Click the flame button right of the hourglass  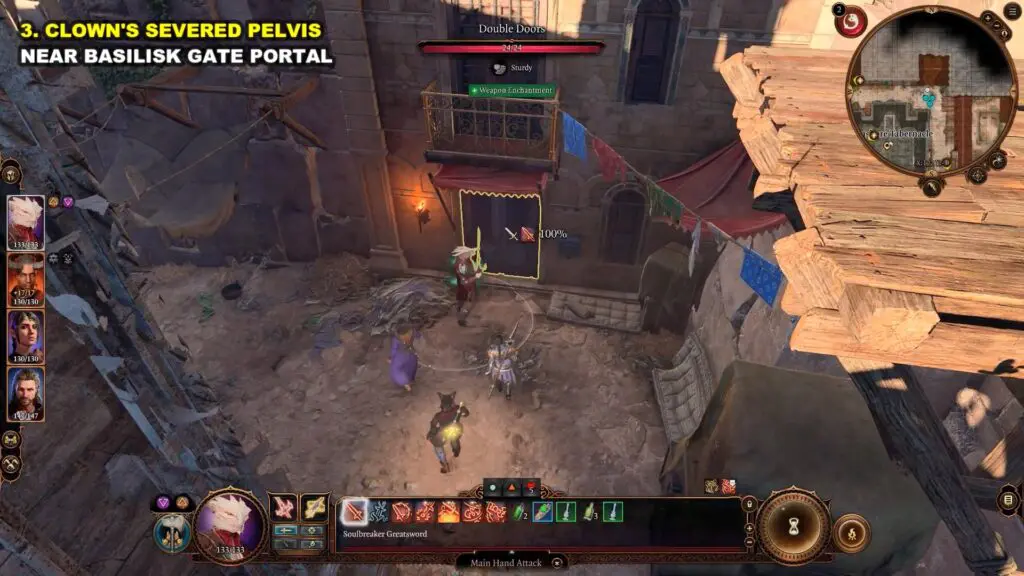[x=851, y=532]
